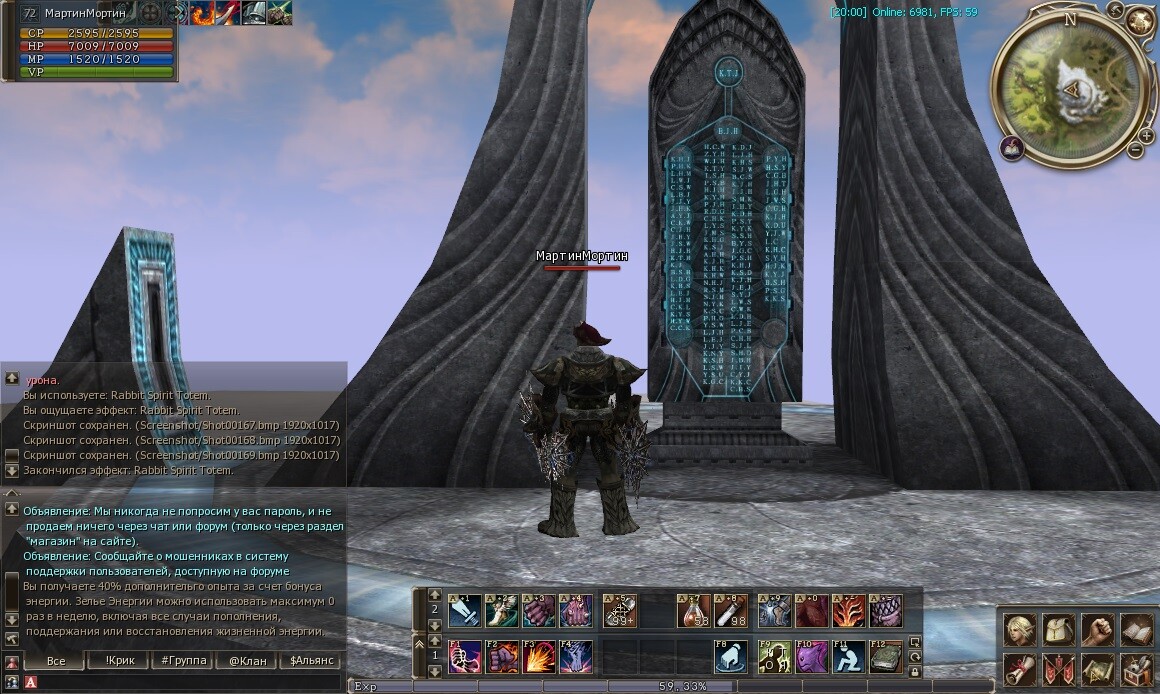Open the clan banners icon
This screenshot has width=1160, height=694.
[1059, 669]
